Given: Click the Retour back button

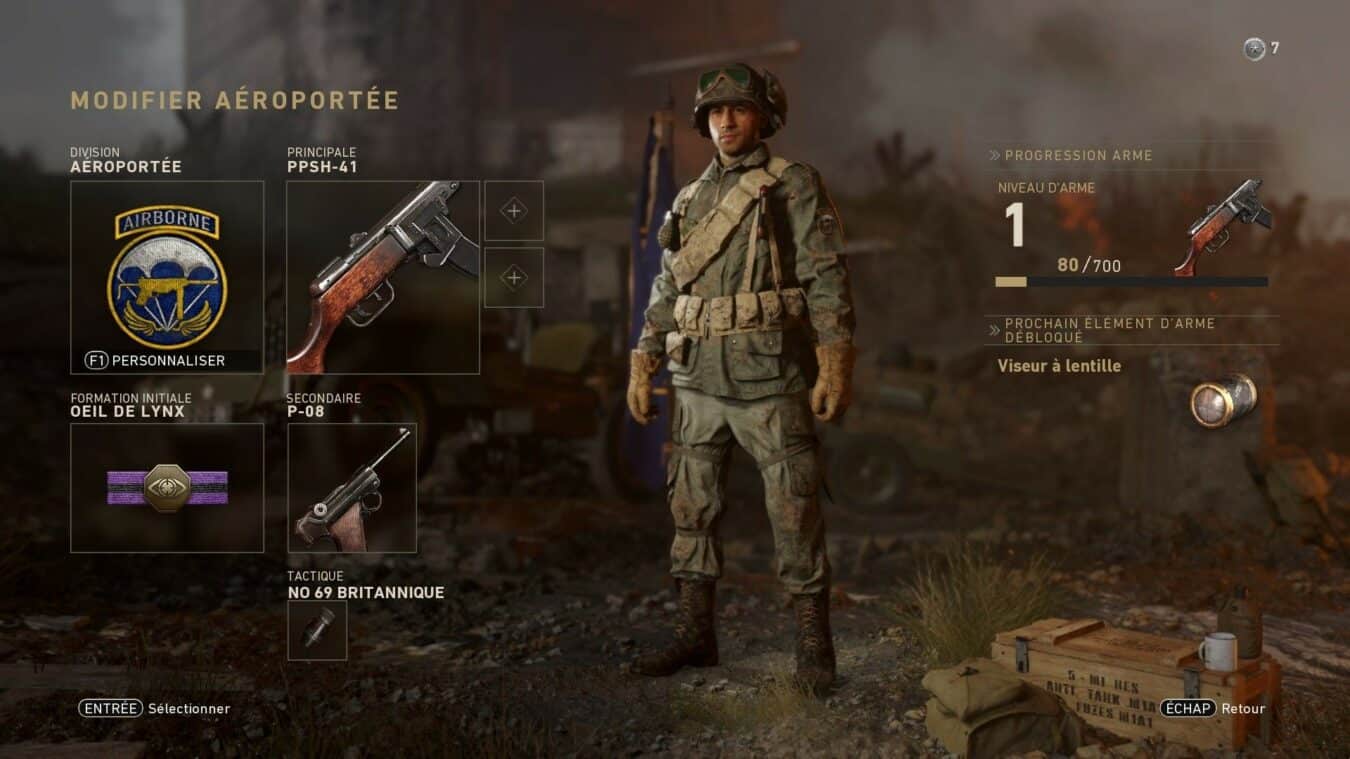Looking at the screenshot, I should pos(1213,708).
